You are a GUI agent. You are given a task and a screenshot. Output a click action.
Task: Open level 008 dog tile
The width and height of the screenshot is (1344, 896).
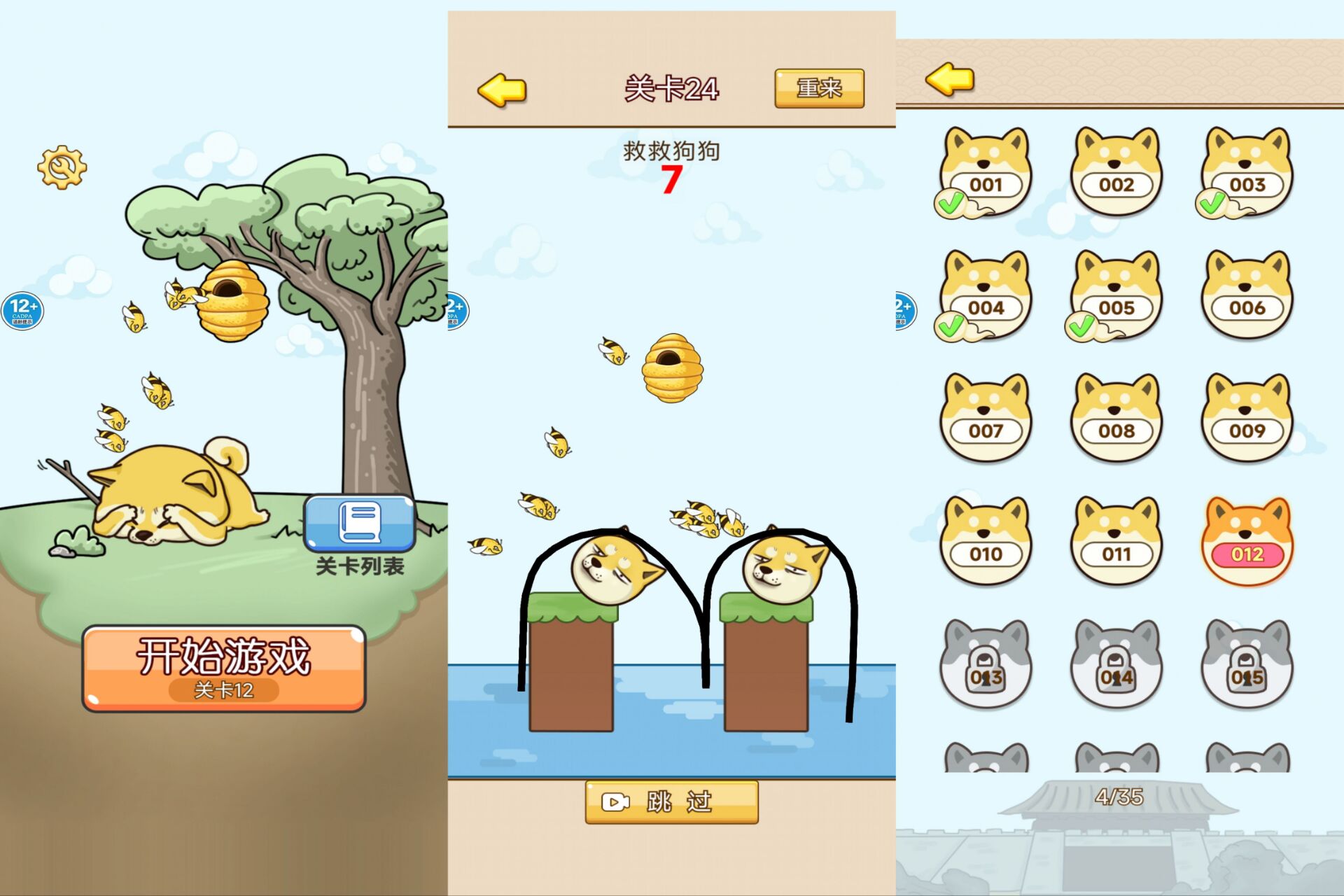(1116, 418)
